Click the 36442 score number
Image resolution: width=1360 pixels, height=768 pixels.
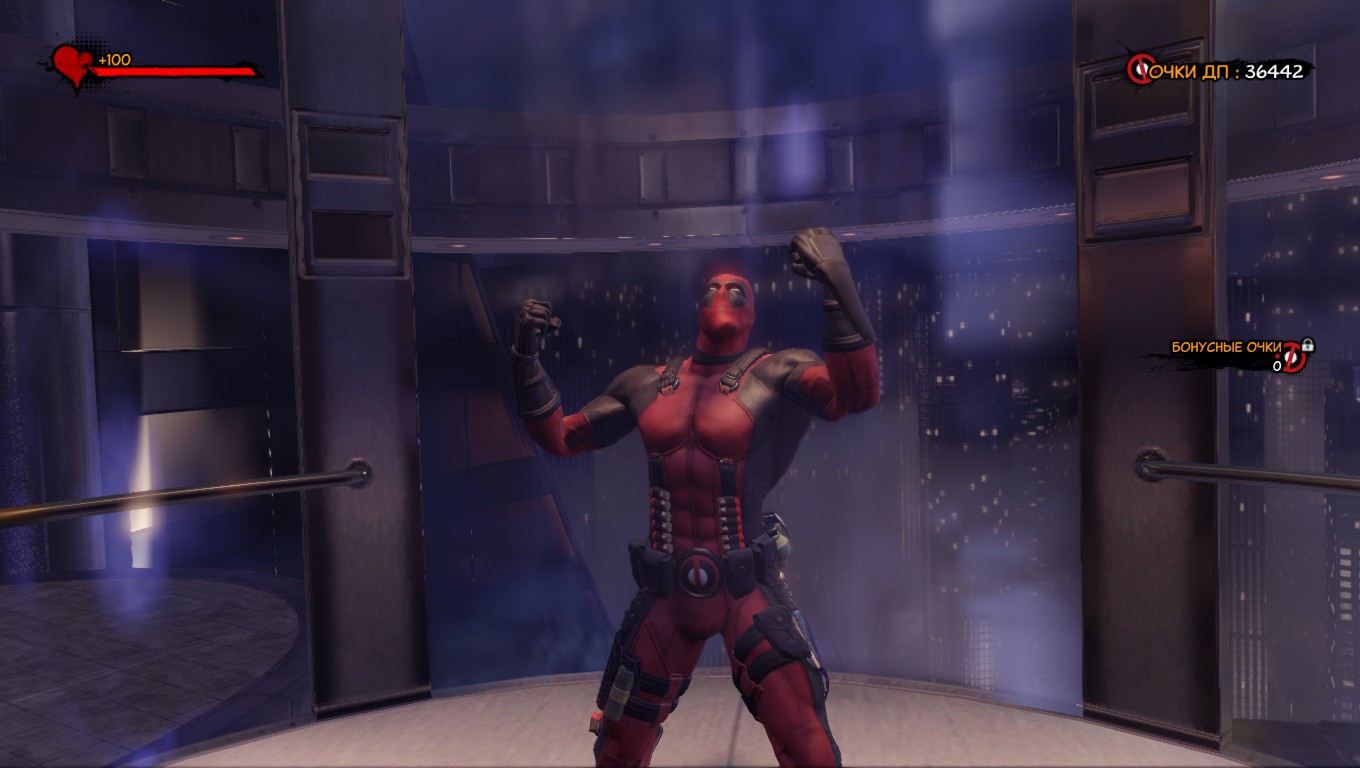[x=1276, y=71]
